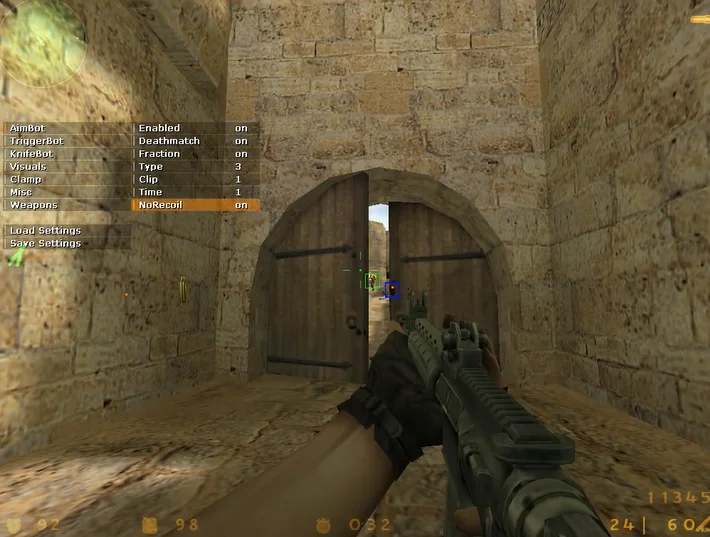710x537 pixels.
Task: Click Save Settings
Action: coord(66,243)
